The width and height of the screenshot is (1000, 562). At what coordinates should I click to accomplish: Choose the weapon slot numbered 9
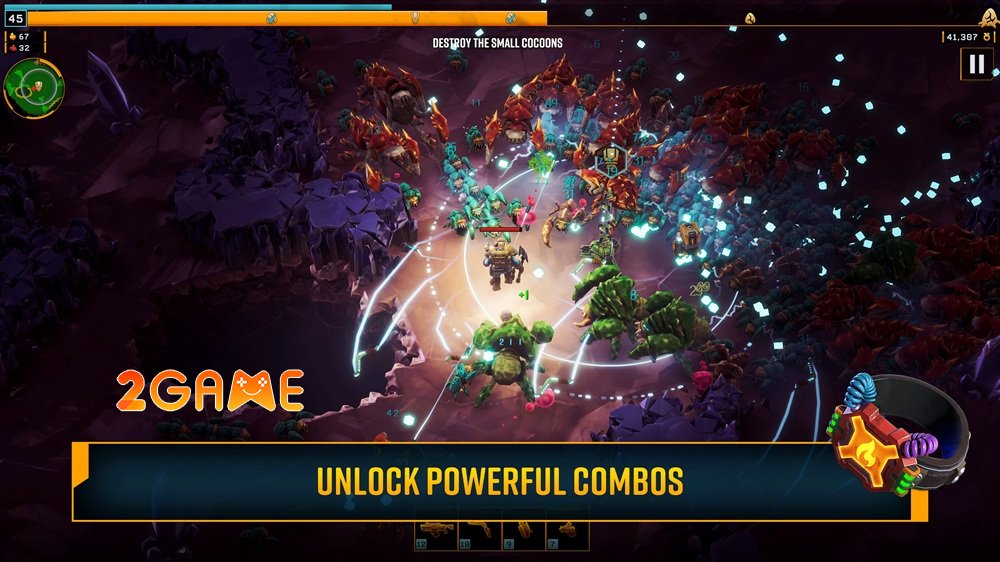tap(523, 532)
